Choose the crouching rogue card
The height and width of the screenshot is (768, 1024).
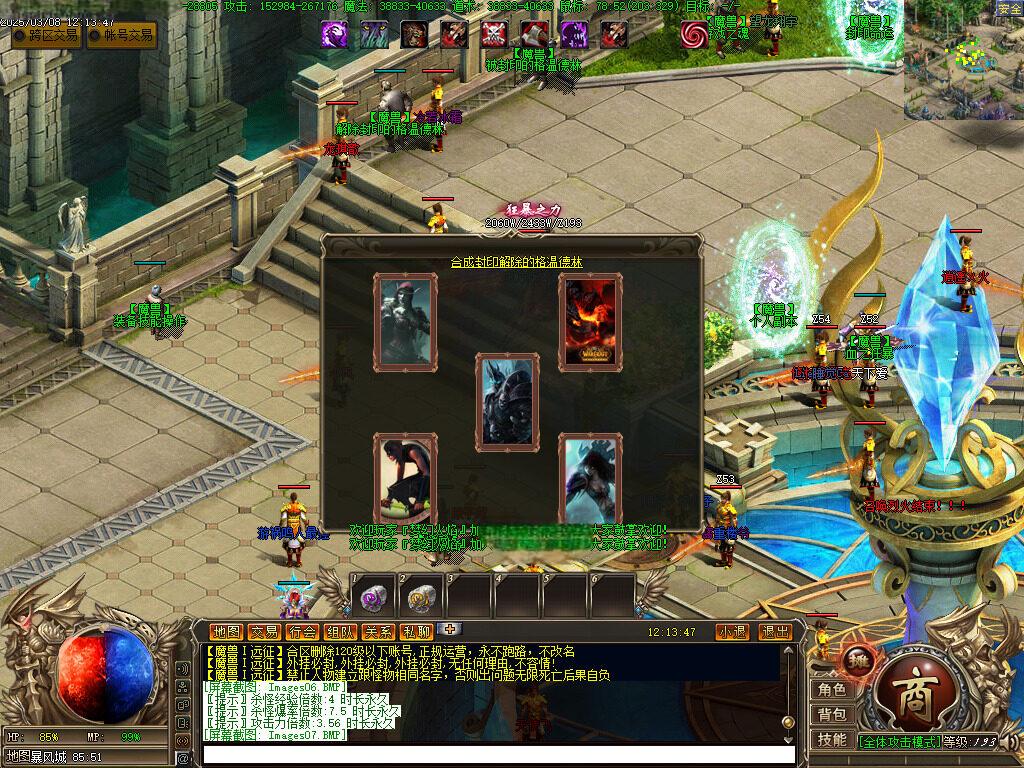[405, 480]
